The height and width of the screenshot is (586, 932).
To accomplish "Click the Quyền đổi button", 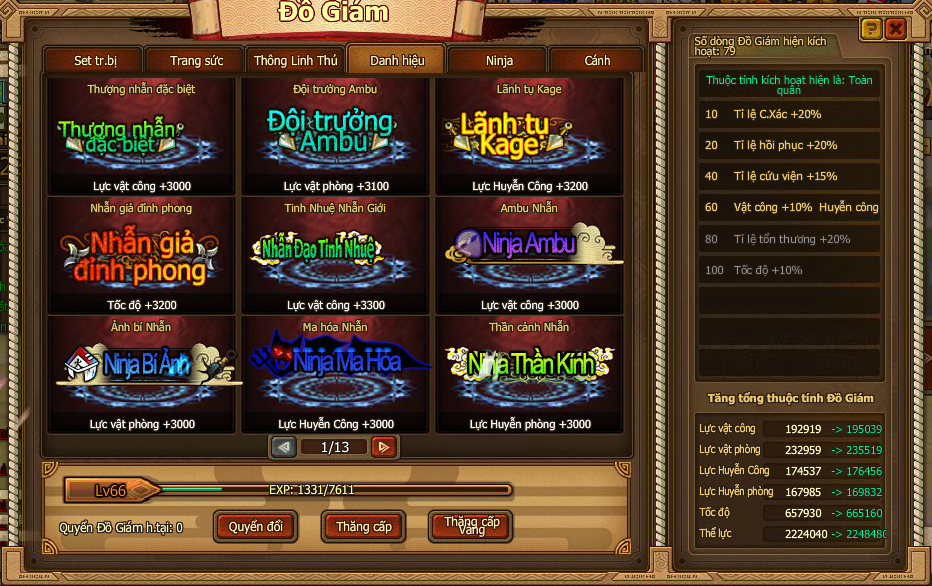I will [x=255, y=526].
